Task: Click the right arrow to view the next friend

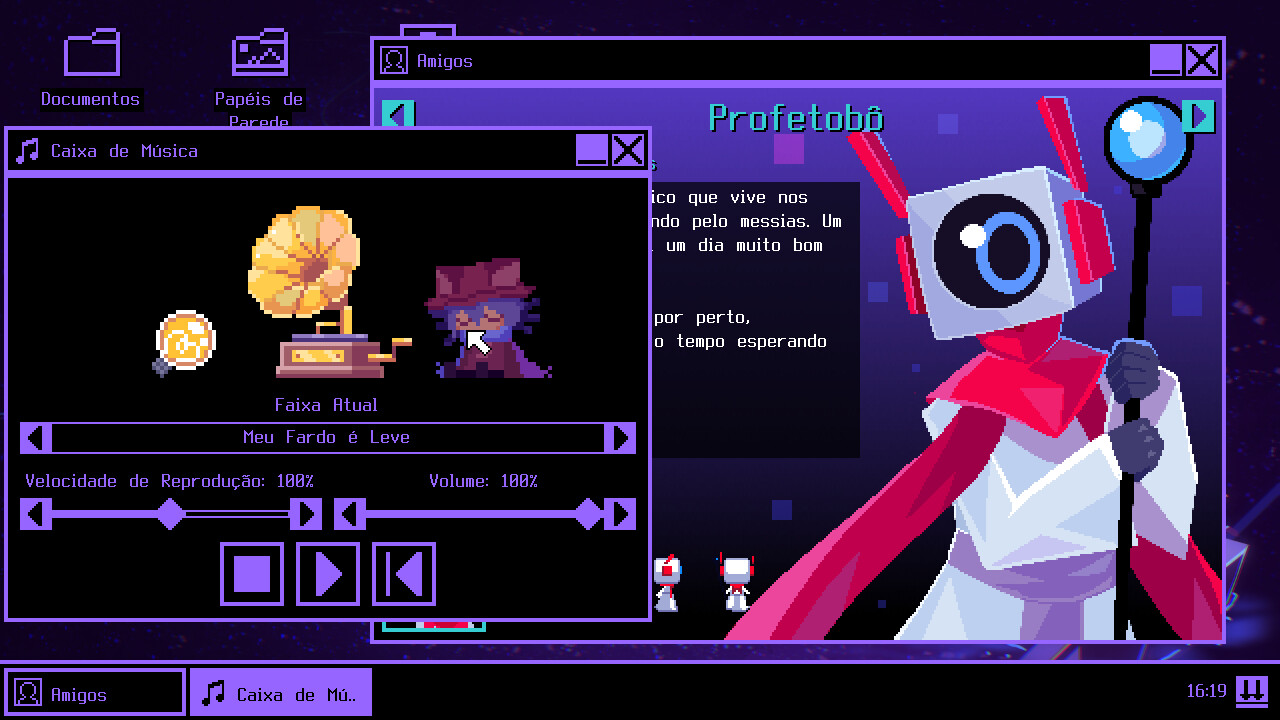Action: [1198, 115]
